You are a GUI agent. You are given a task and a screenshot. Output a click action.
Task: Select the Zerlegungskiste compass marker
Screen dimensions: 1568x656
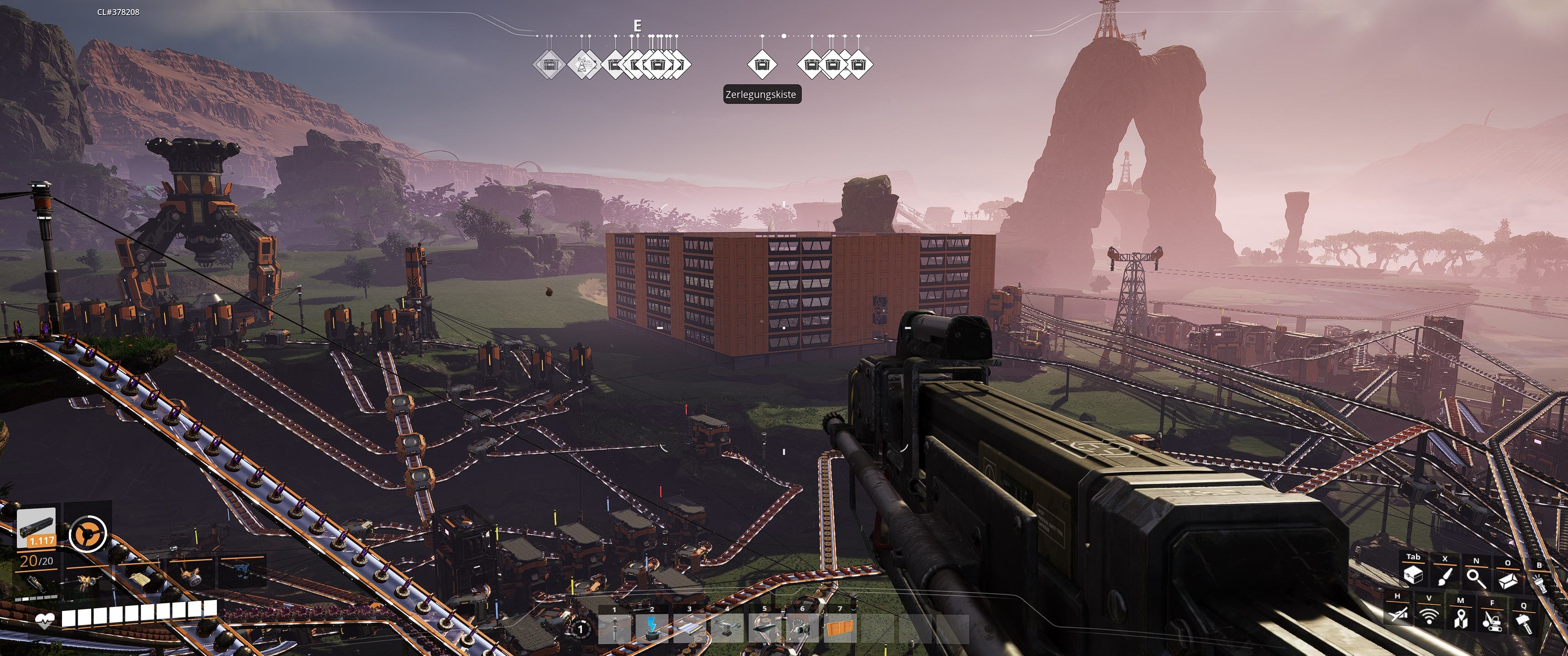click(x=762, y=64)
